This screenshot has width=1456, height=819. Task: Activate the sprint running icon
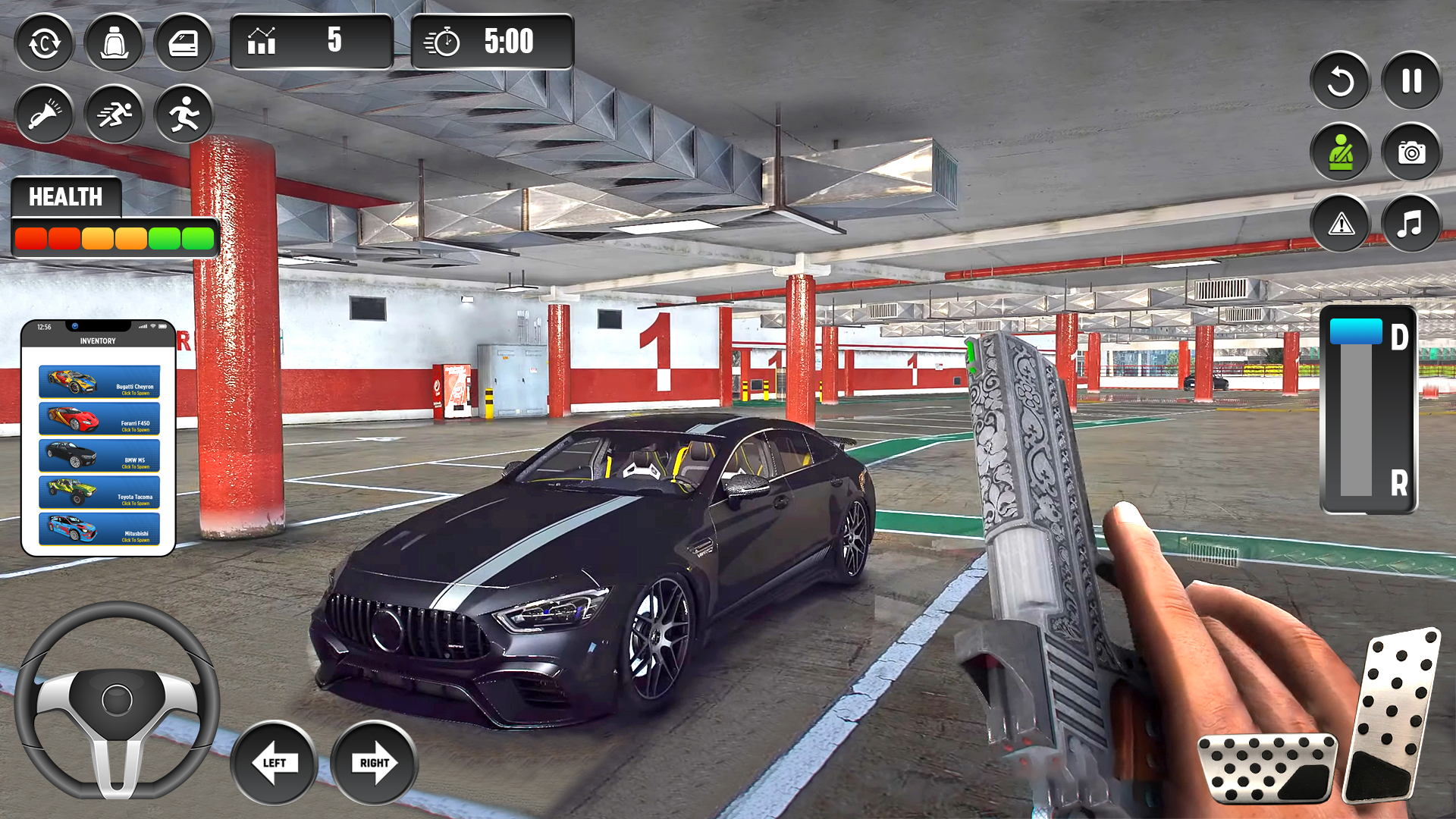[x=114, y=114]
